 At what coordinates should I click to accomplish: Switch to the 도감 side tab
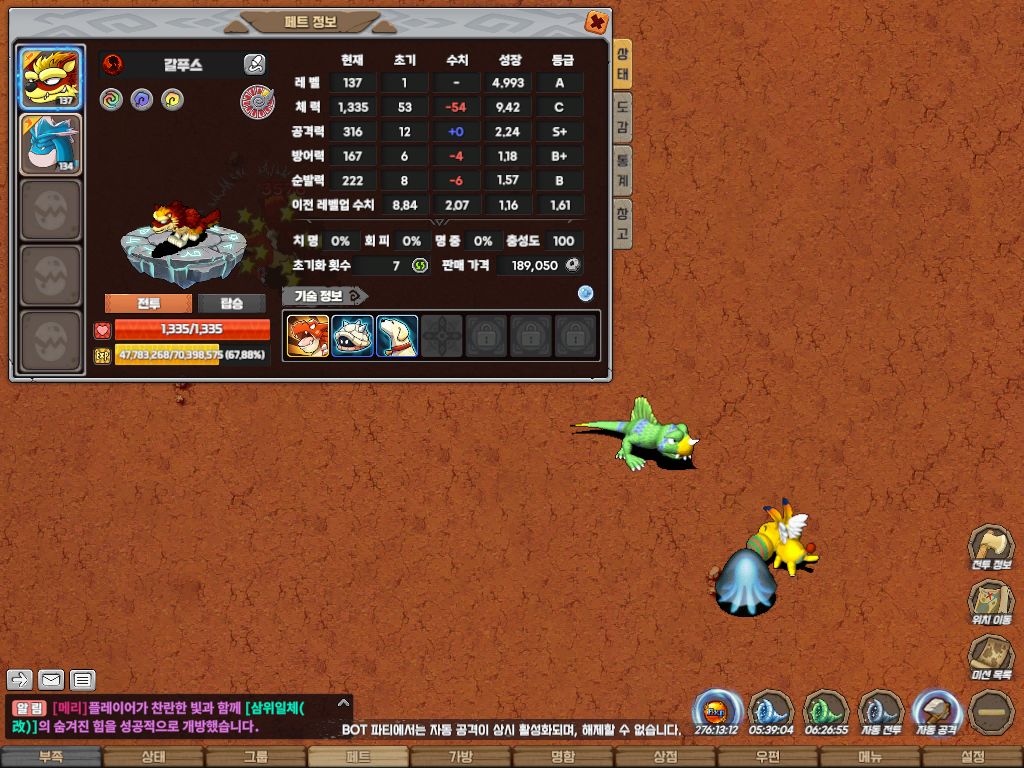(x=623, y=118)
